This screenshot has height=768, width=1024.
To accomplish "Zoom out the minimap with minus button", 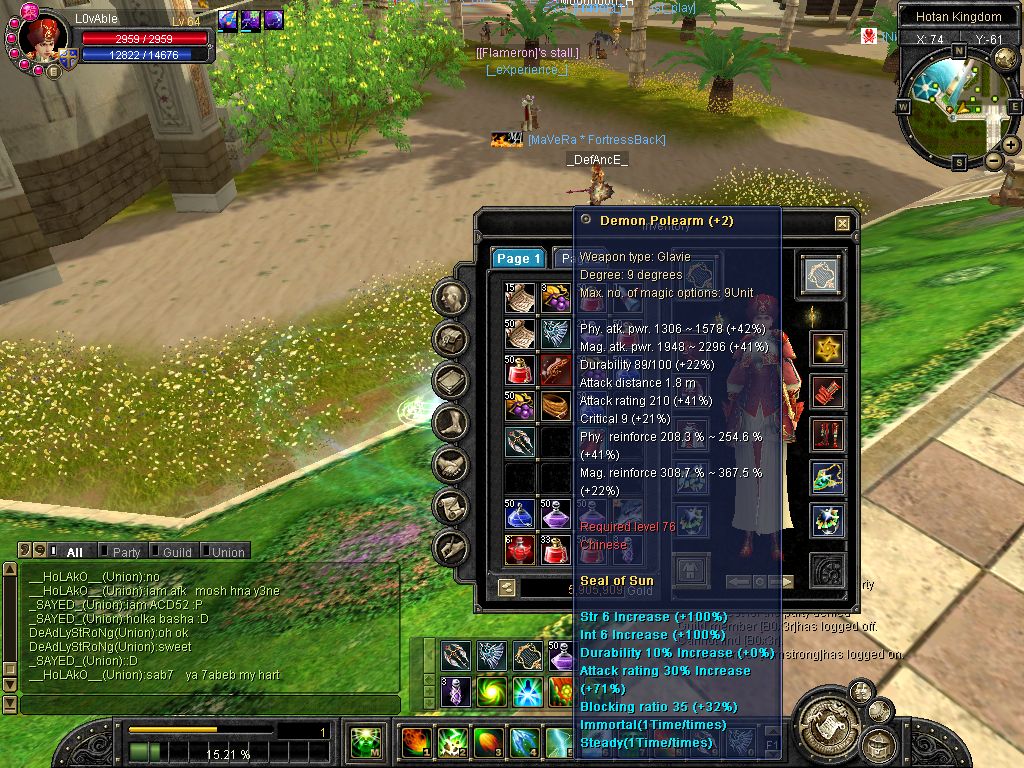I will [994, 160].
